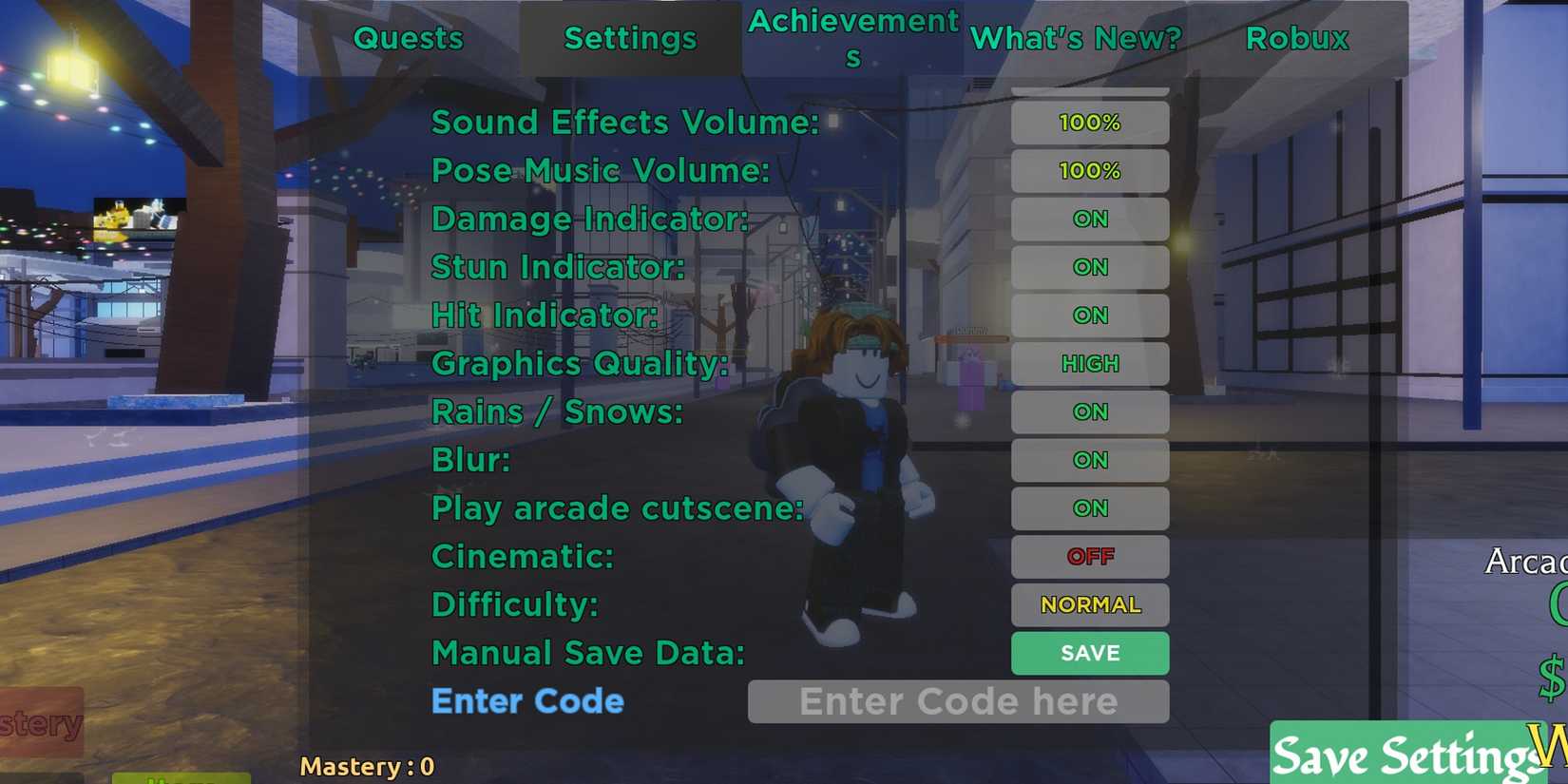Screen dimensions: 1568x784
Task: Open the Settings tab
Action: [629, 38]
